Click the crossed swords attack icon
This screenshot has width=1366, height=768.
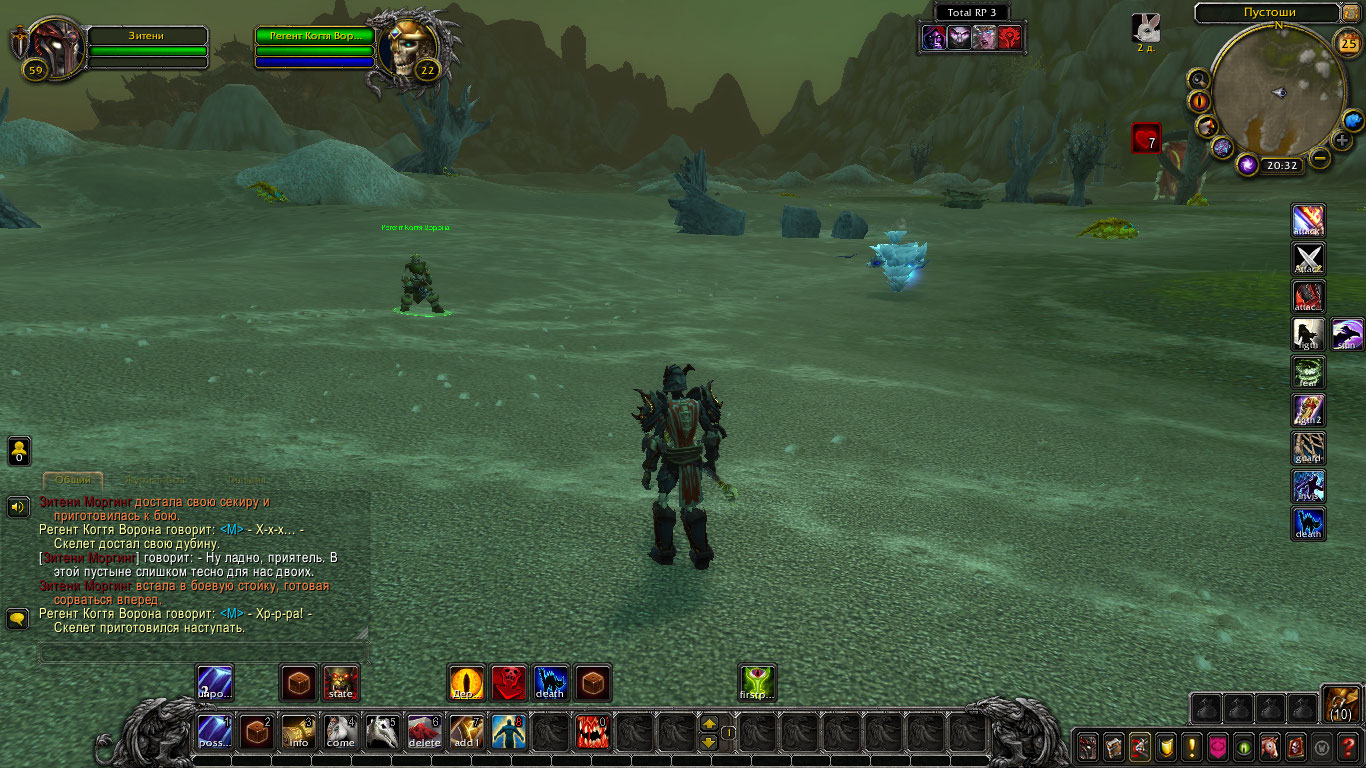coord(1309,259)
